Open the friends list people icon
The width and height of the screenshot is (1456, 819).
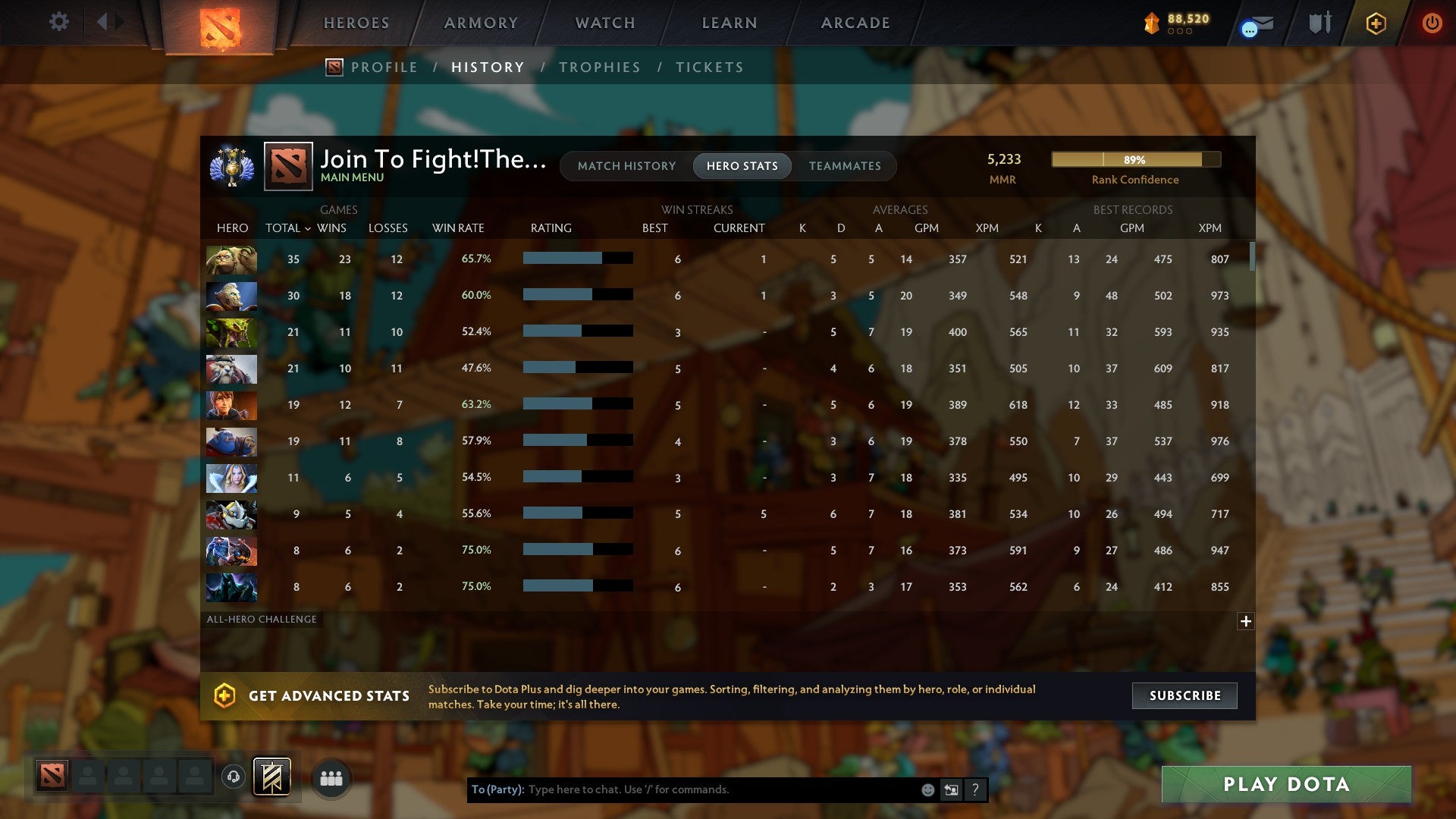[x=331, y=777]
